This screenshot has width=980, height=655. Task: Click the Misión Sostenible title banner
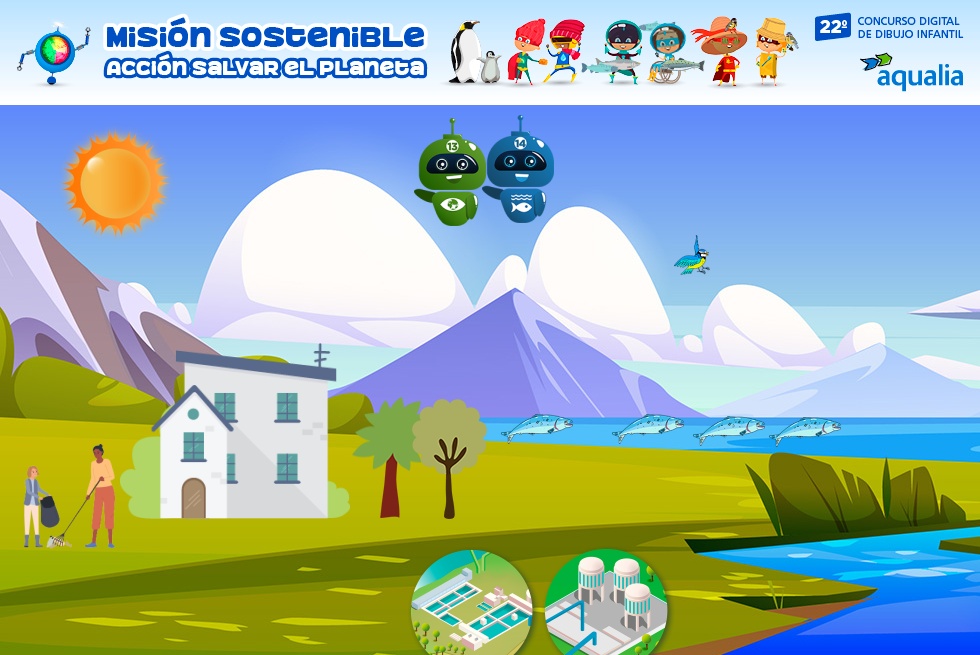265,50
